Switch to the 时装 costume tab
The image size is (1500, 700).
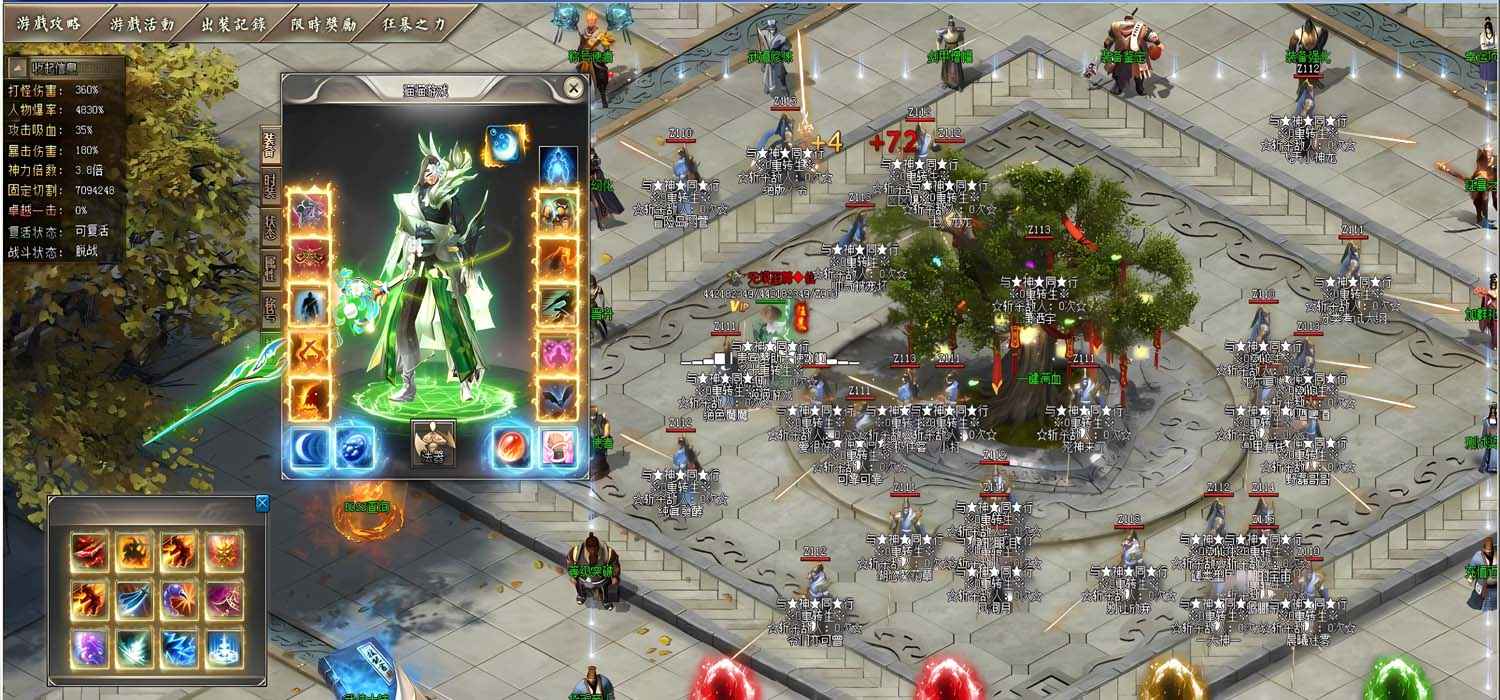click(x=270, y=186)
